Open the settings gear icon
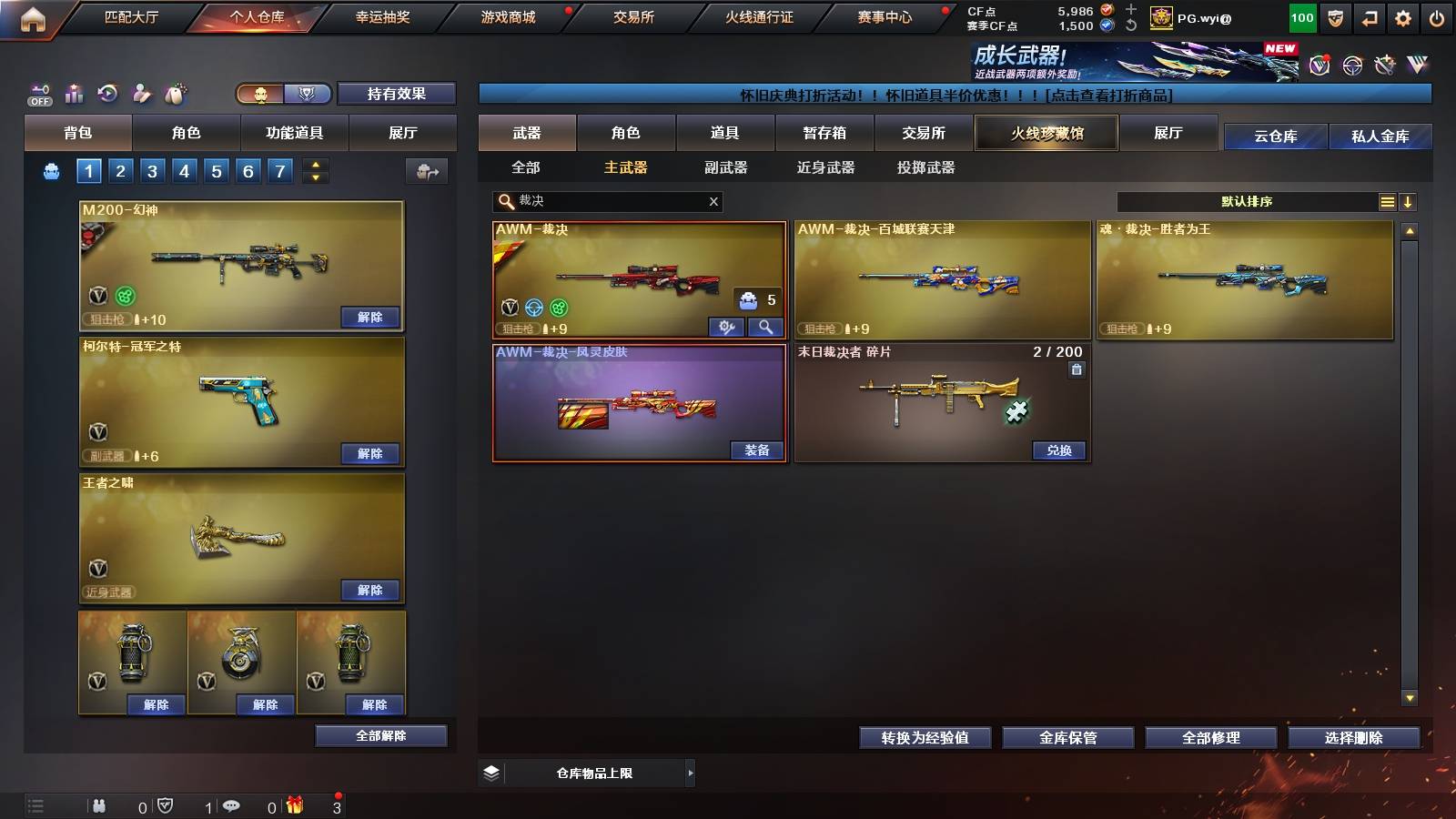Image resolution: width=1456 pixels, height=819 pixels. [x=1404, y=16]
